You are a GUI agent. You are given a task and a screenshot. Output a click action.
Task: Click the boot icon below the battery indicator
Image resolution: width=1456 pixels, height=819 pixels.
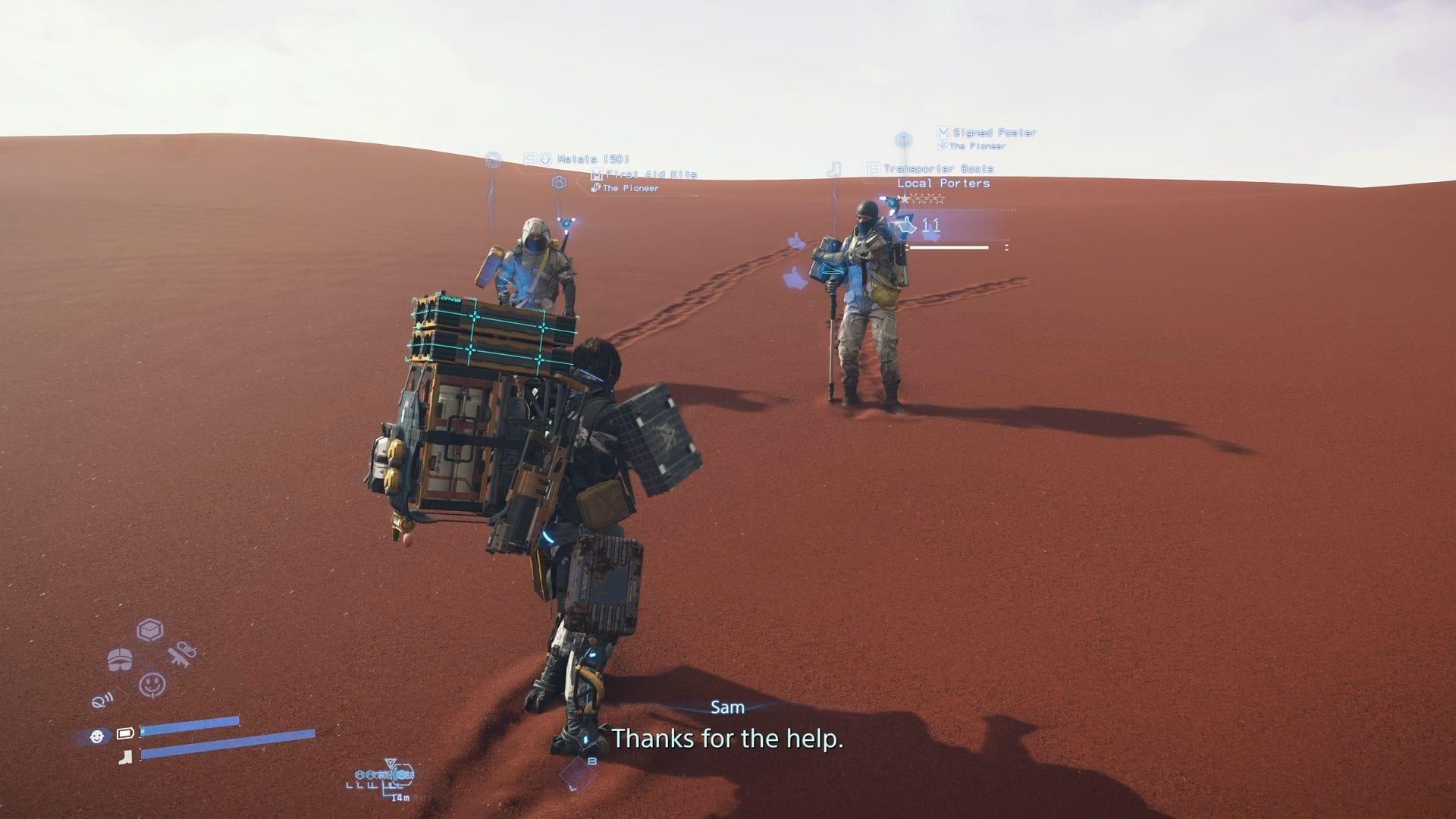(124, 757)
